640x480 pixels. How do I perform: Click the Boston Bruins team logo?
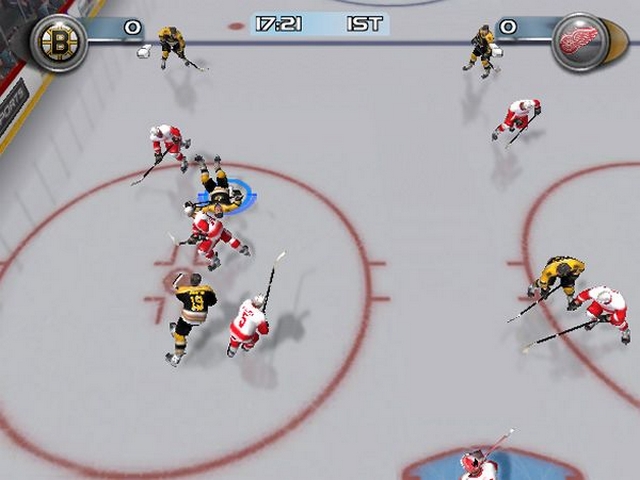[58, 41]
